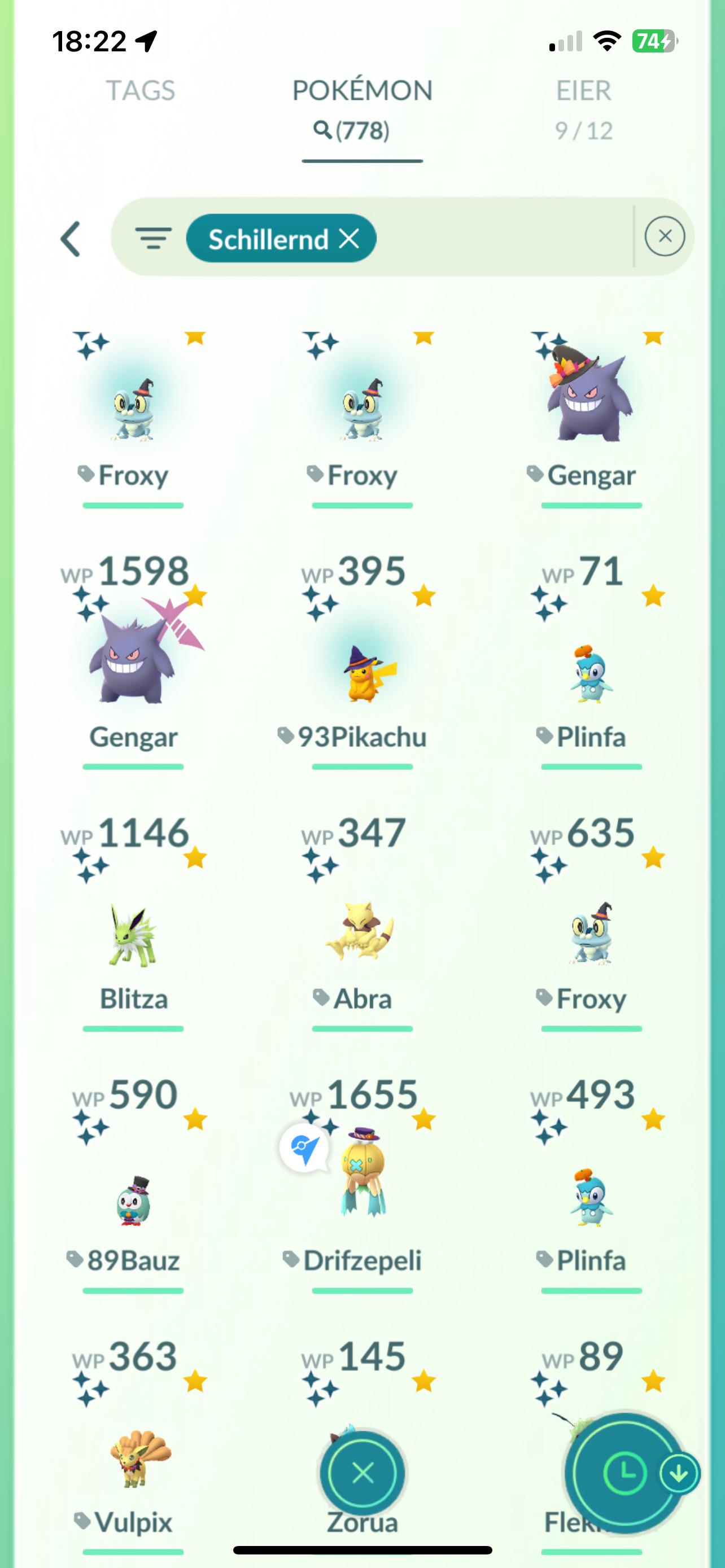Open the EIER tab
Image resolution: width=725 pixels, height=1568 pixels.
pyautogui.click(x=583, y=91)
